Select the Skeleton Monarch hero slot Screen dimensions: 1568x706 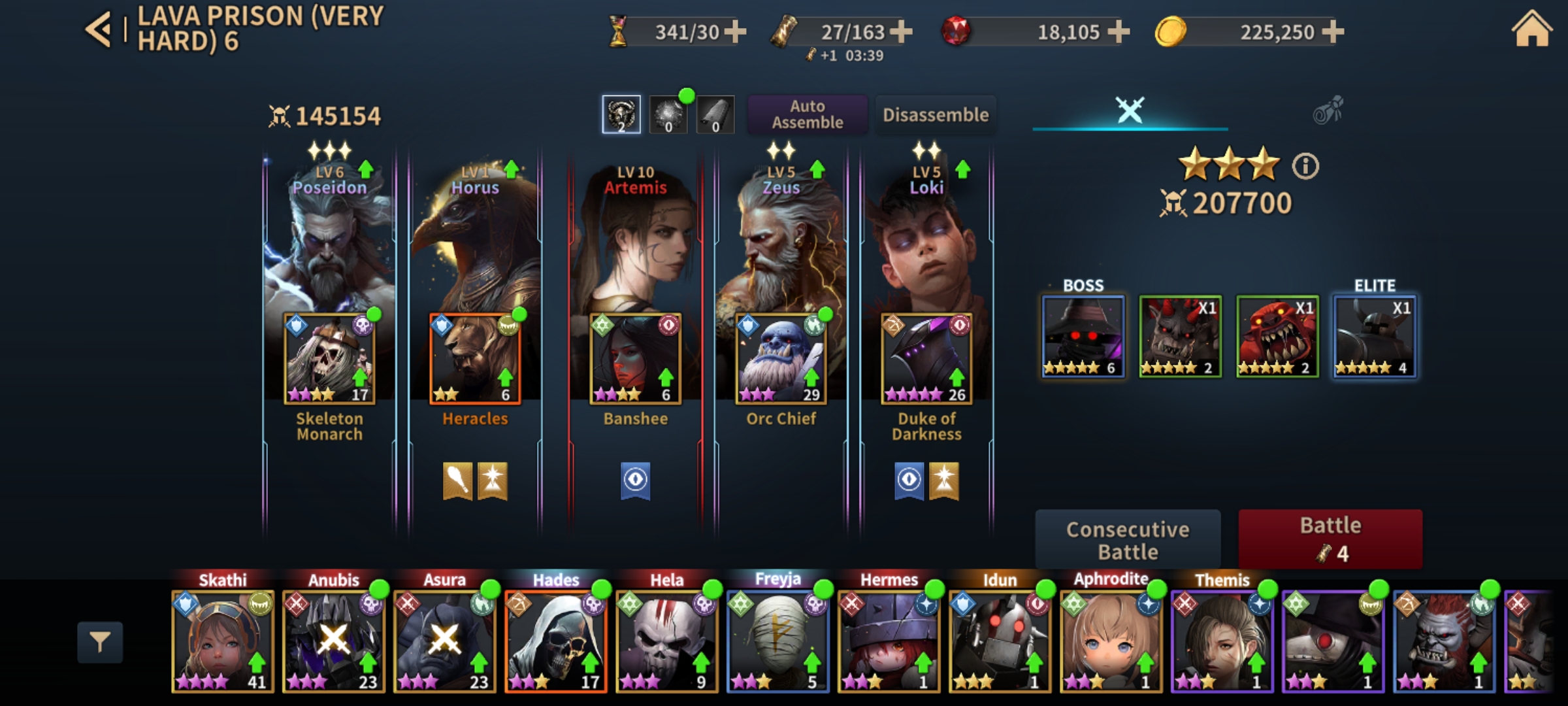[x=329, y=358]
